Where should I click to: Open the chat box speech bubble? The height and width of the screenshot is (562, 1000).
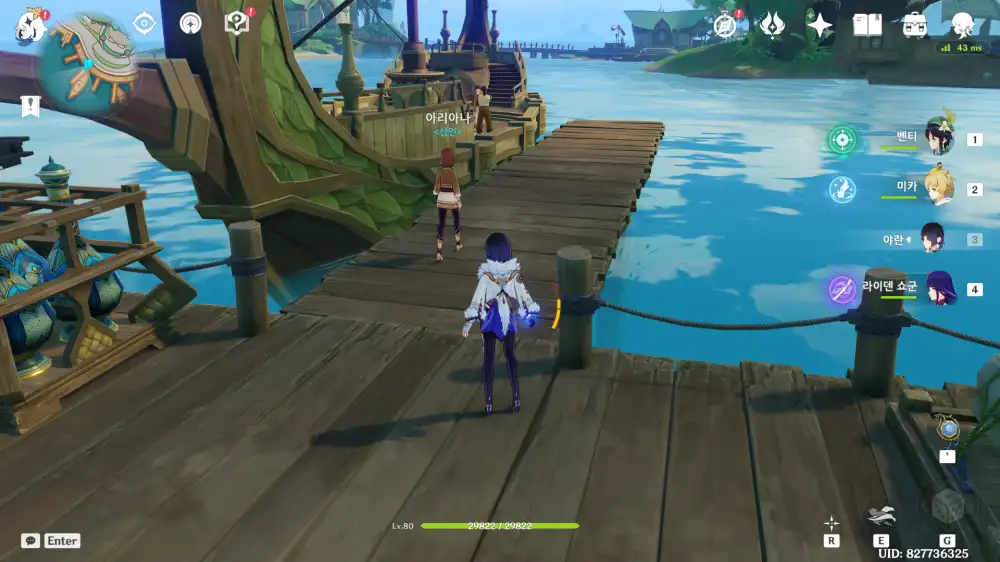(x=31, y=541)
